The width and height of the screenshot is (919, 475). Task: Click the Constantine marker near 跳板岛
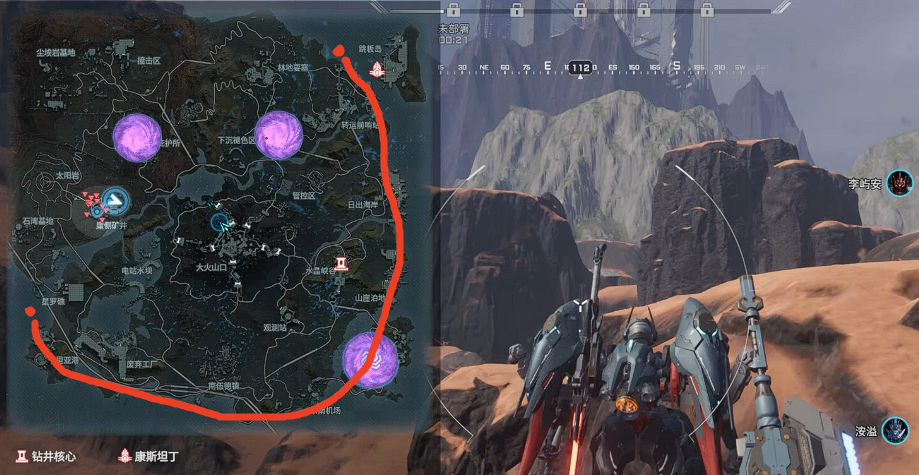377,69
